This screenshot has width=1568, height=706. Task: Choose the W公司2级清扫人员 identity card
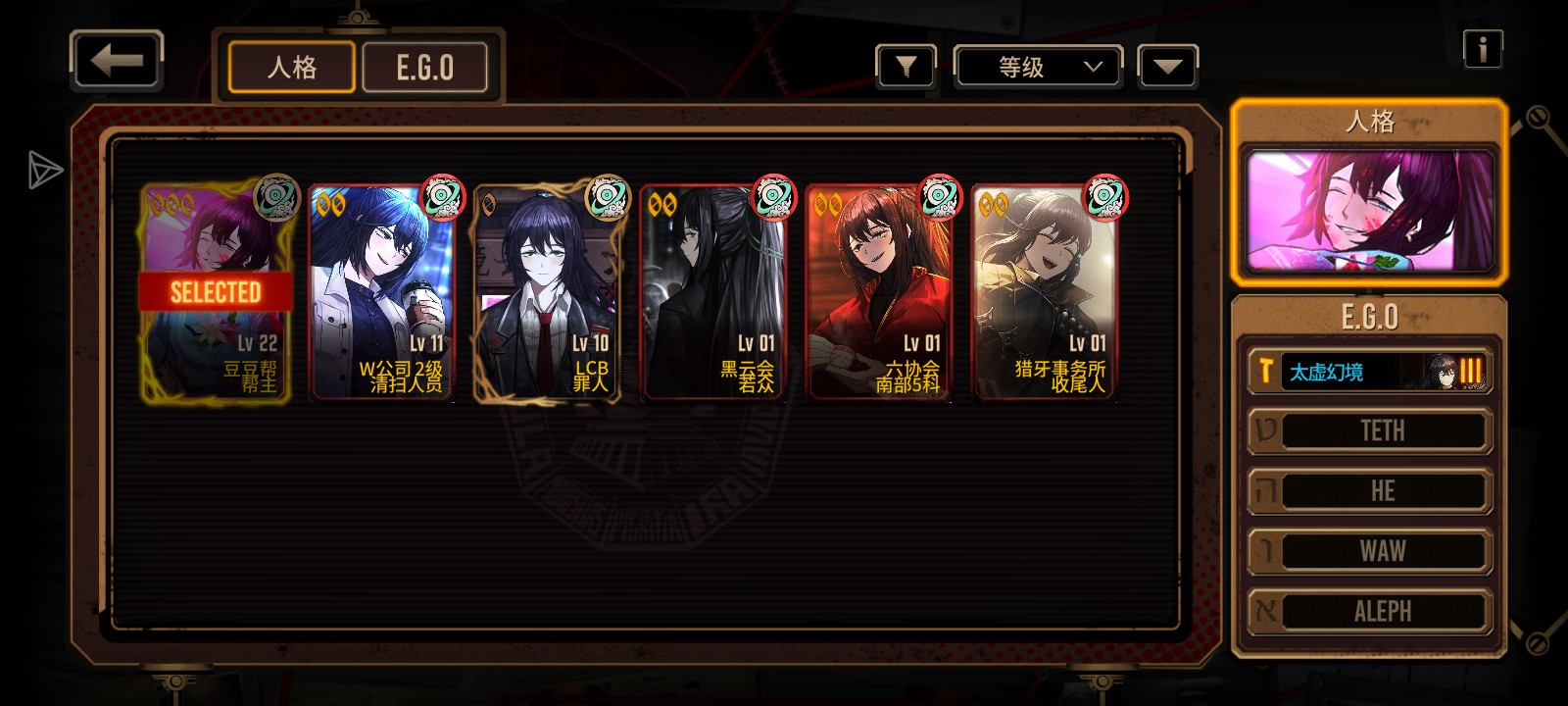pyautogui.click(x=382, y=292)
